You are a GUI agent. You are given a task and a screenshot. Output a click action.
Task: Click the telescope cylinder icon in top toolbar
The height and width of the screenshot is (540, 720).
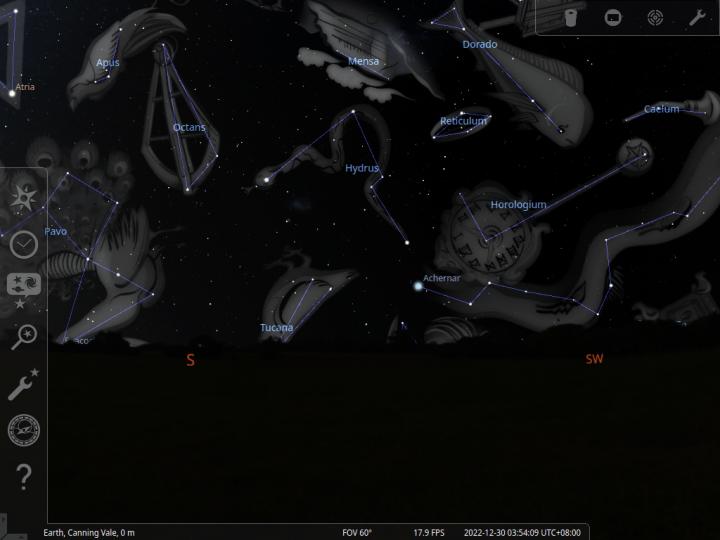[x=571, y=17]
